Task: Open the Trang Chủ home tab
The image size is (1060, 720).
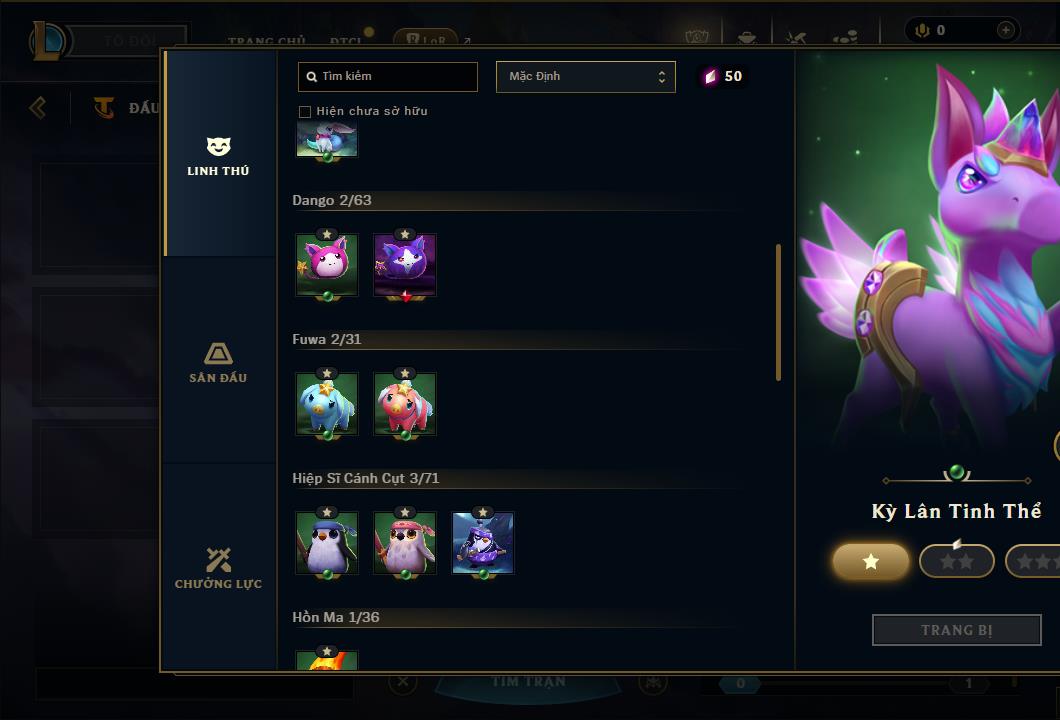Action: pyautogui.click(x=267, y=41)
